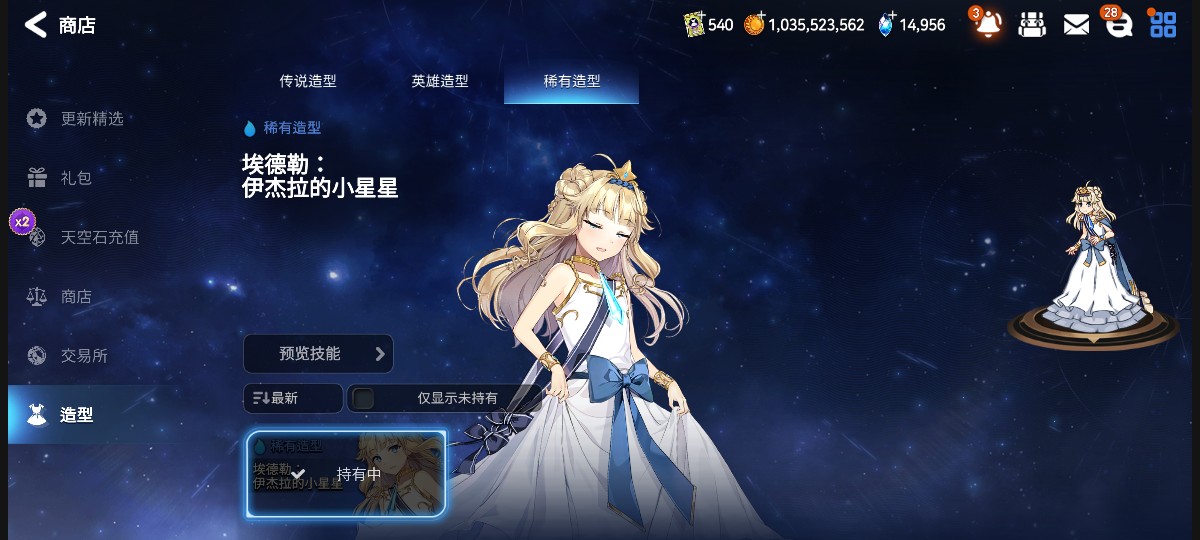Select the 稀有造型 tab
The image size is (1200, 540).
pos(572,82)
